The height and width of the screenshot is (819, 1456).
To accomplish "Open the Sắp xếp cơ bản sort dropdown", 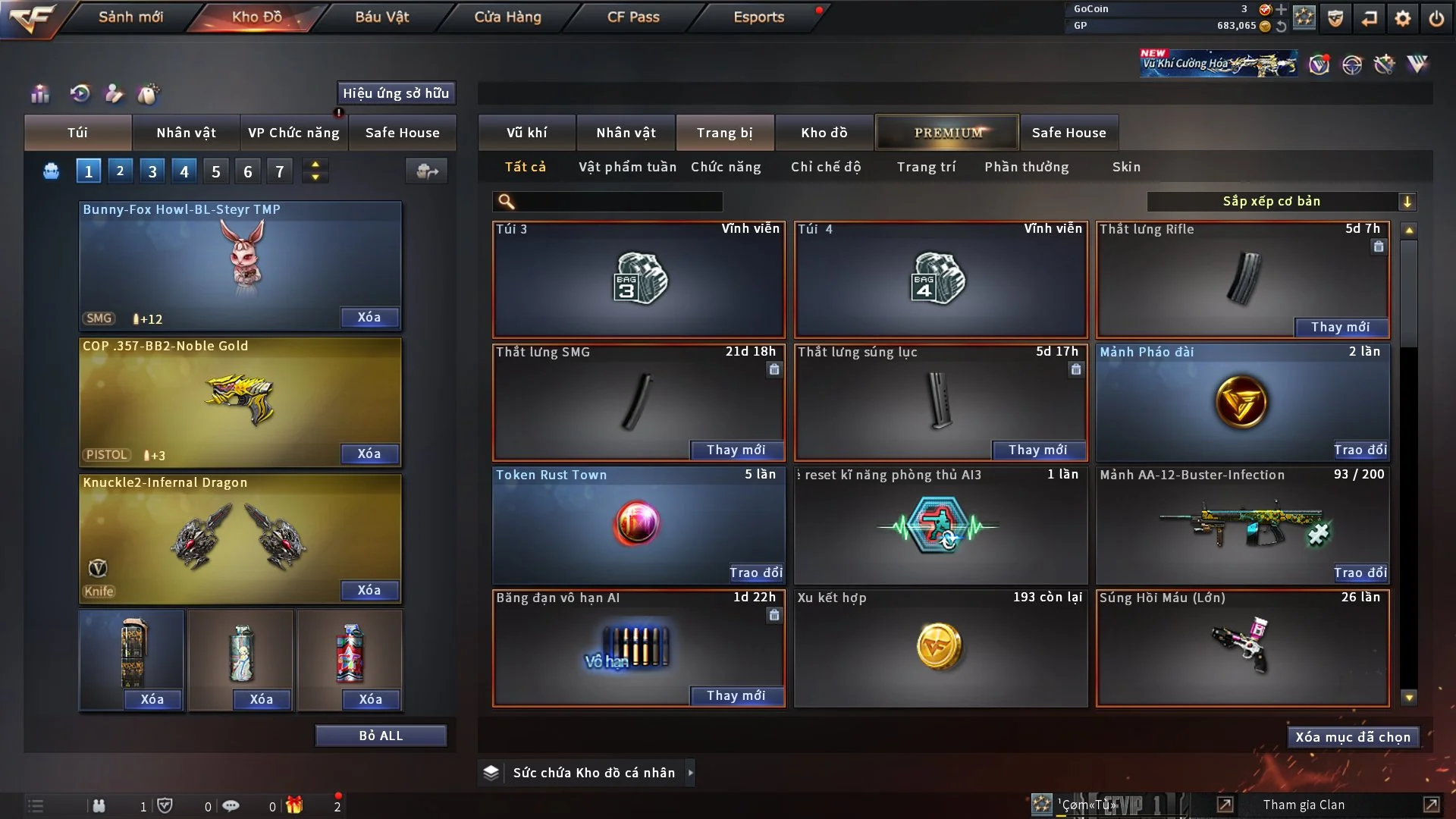I will pos(1281,201).
